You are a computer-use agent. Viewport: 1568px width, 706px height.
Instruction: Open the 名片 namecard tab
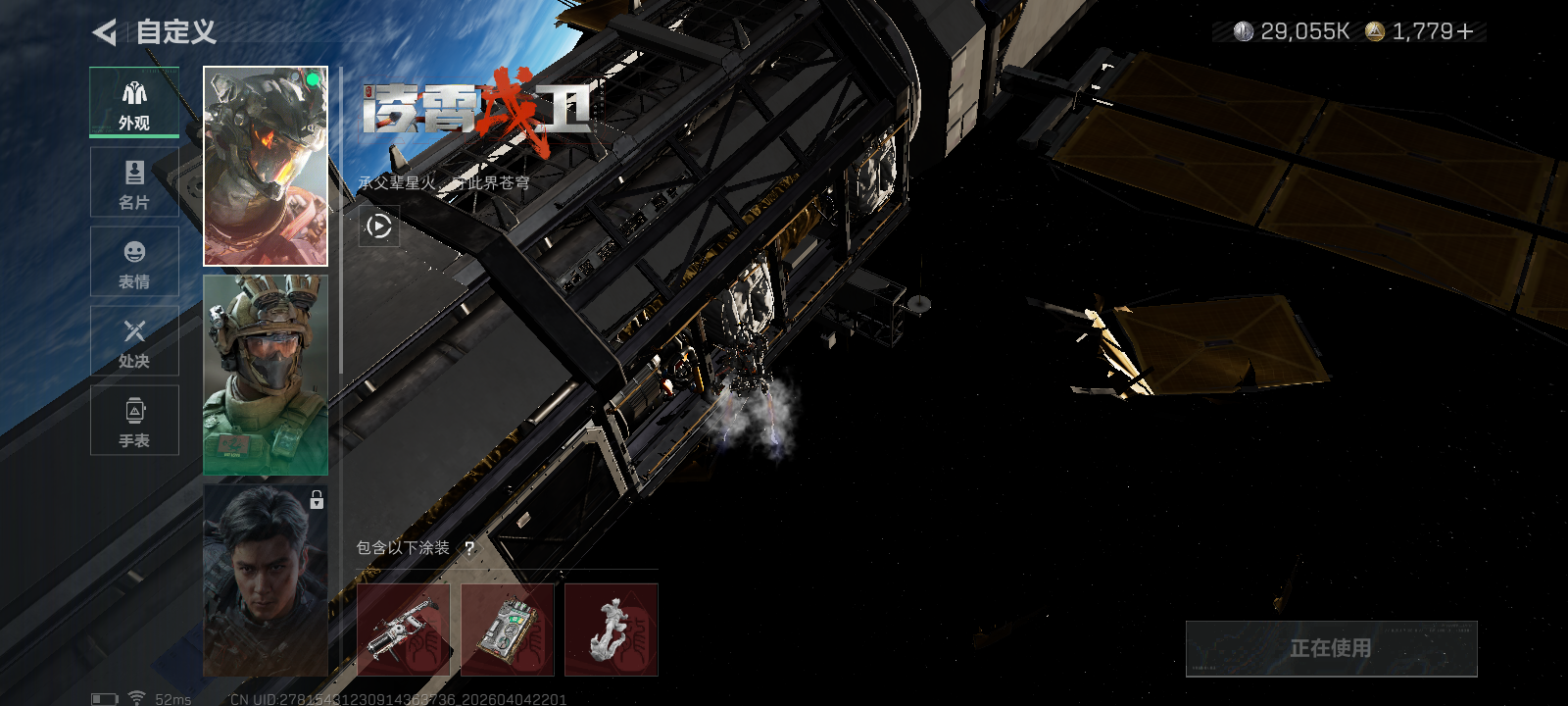[x=134, y=182]
